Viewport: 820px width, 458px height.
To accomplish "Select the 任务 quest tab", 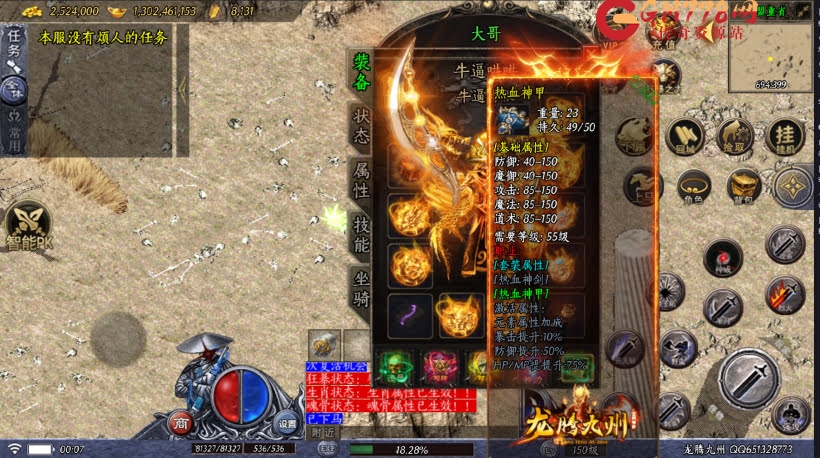I will 13,43.
